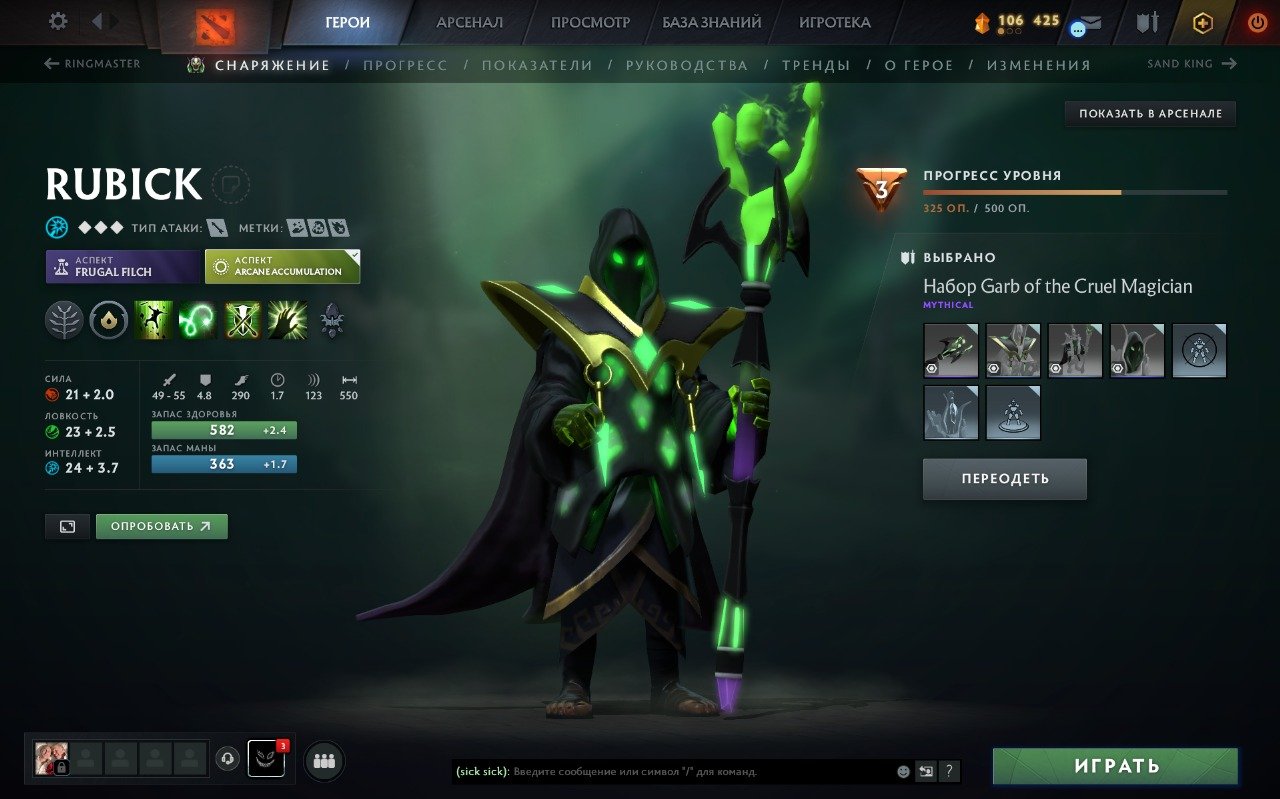
Task: Select the Frugal Filch aspect
Action: 120,266
